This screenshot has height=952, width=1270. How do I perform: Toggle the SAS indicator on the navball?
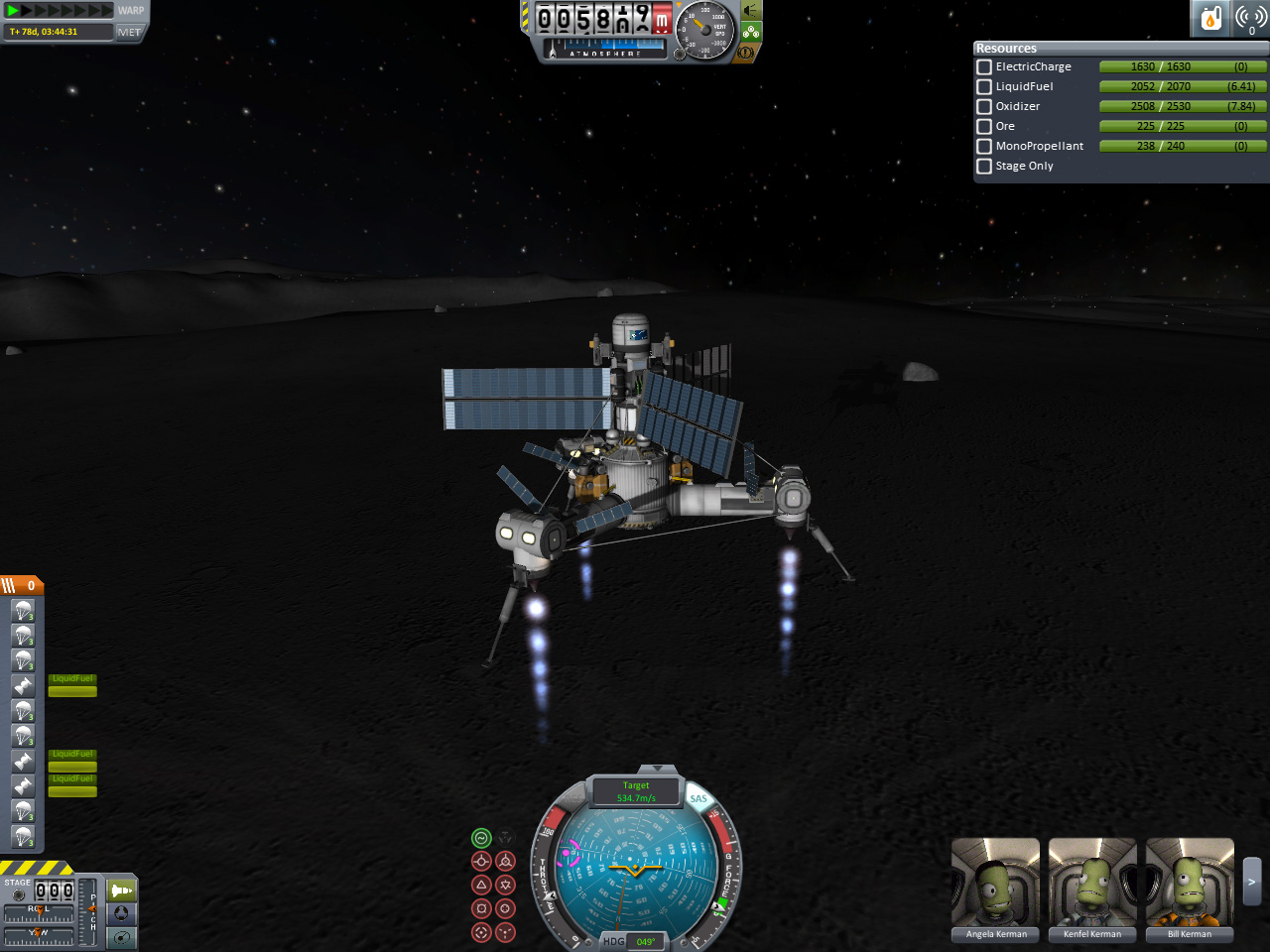pyautogui.click(x=698, y=798)
